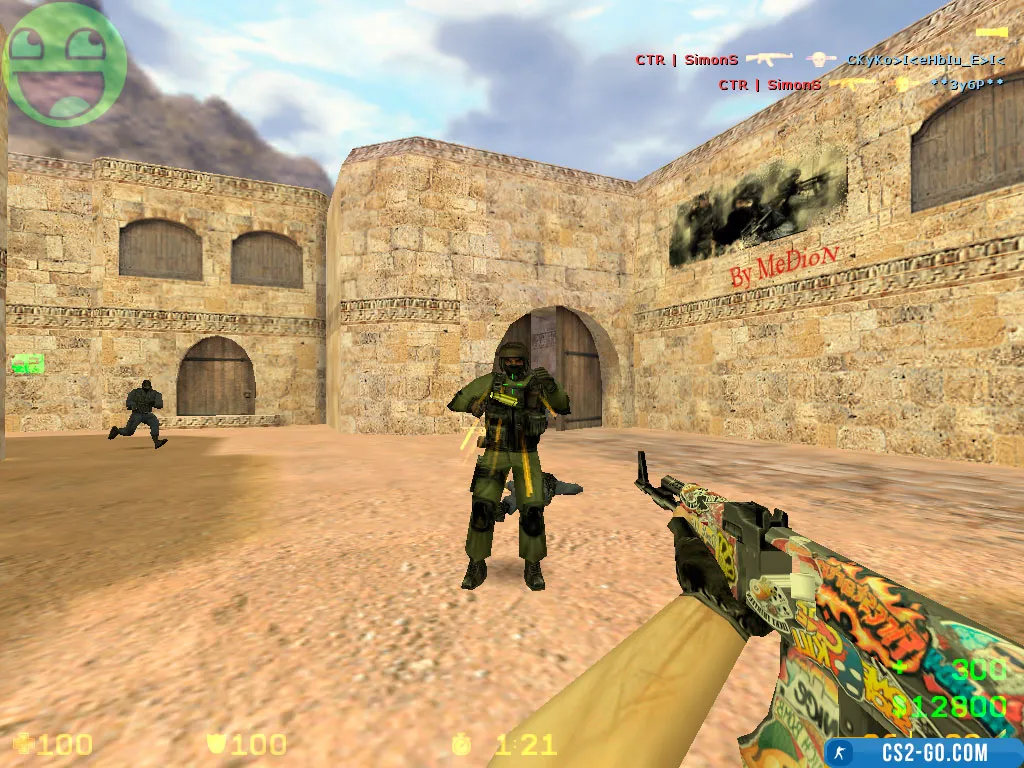1024x768 pixels.
Task: Select the kill feed row for **3y6P**
Action: click(861, 85)
